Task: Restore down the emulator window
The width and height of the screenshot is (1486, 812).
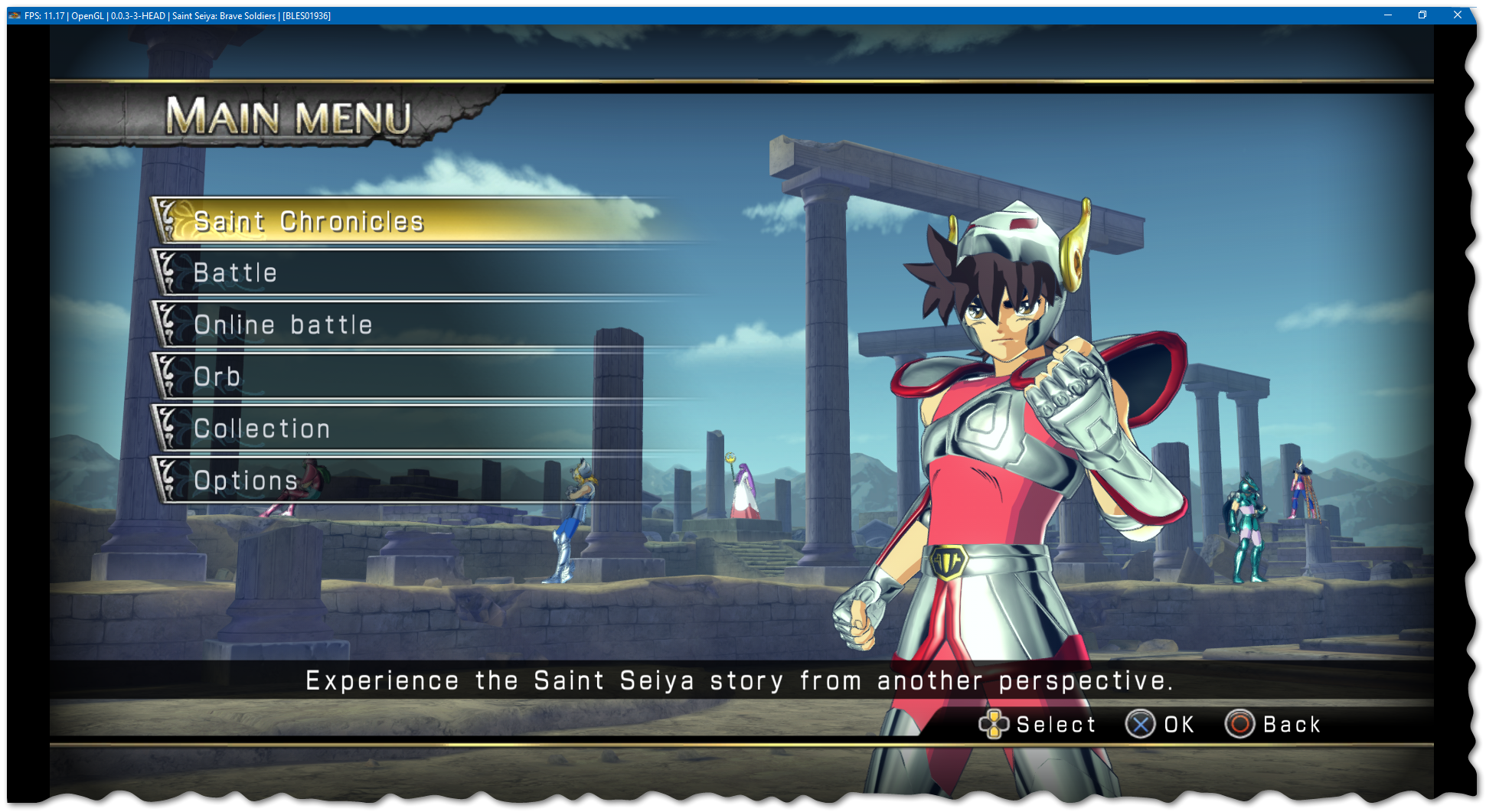Action: click(x=1422, y=15)
